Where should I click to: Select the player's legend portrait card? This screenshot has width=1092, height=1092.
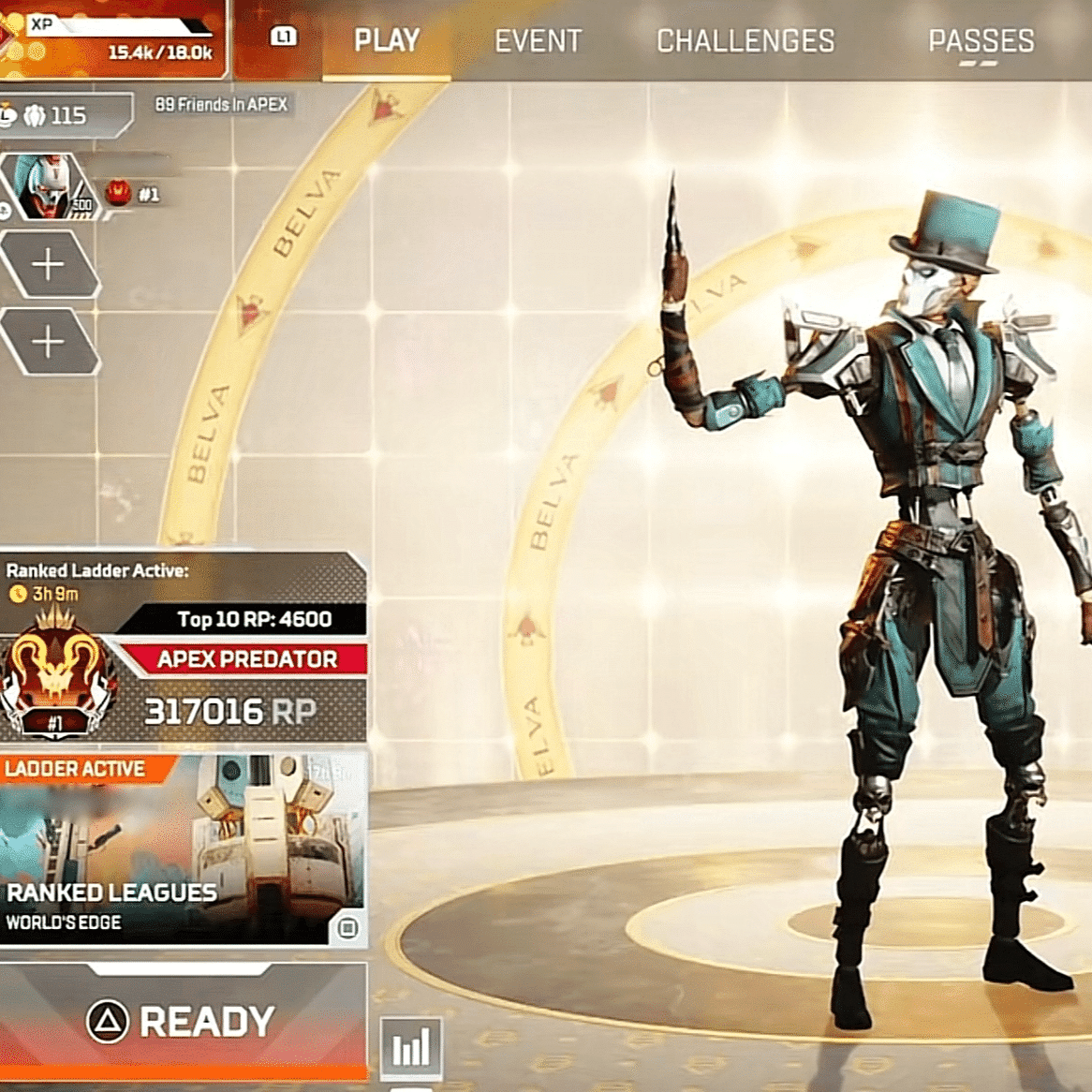49,187
